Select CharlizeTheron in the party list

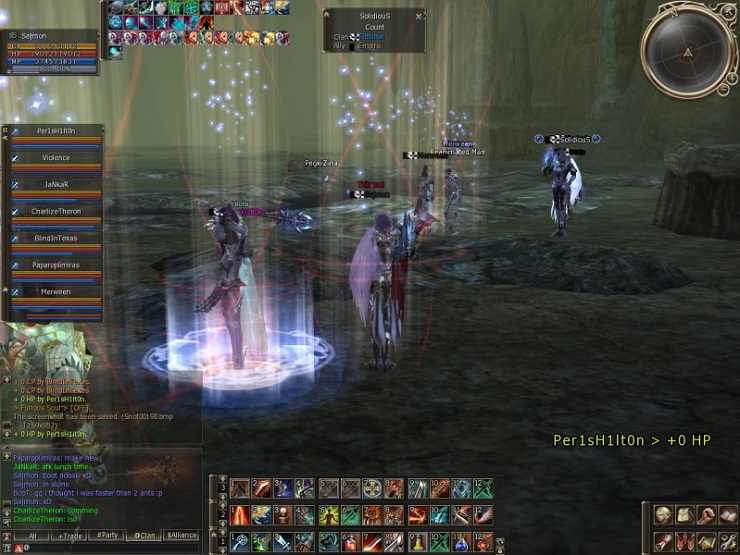pyautogui.click(x=56, y=212)
